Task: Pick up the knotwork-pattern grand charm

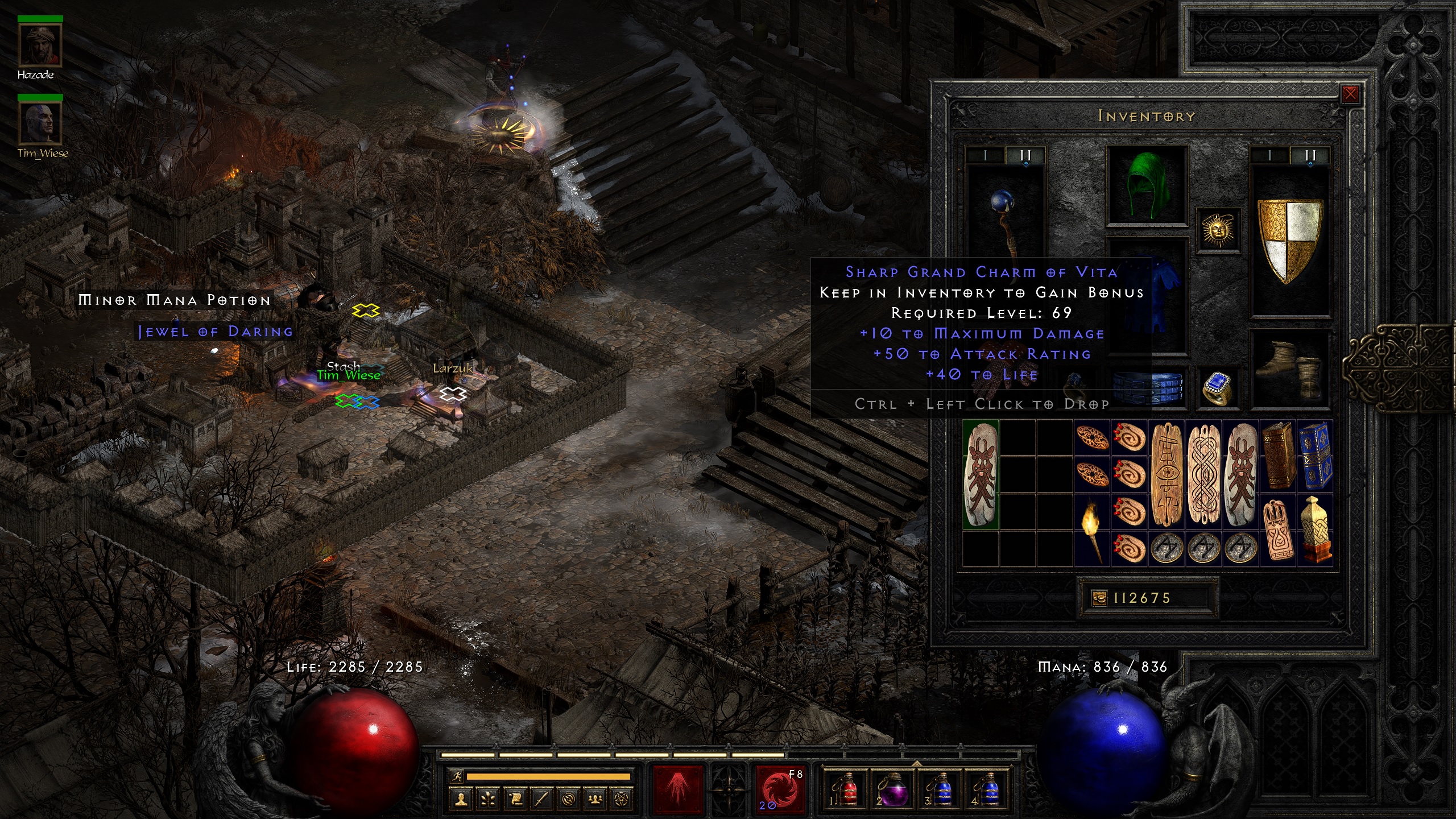Action: (x=1203, y=474)
